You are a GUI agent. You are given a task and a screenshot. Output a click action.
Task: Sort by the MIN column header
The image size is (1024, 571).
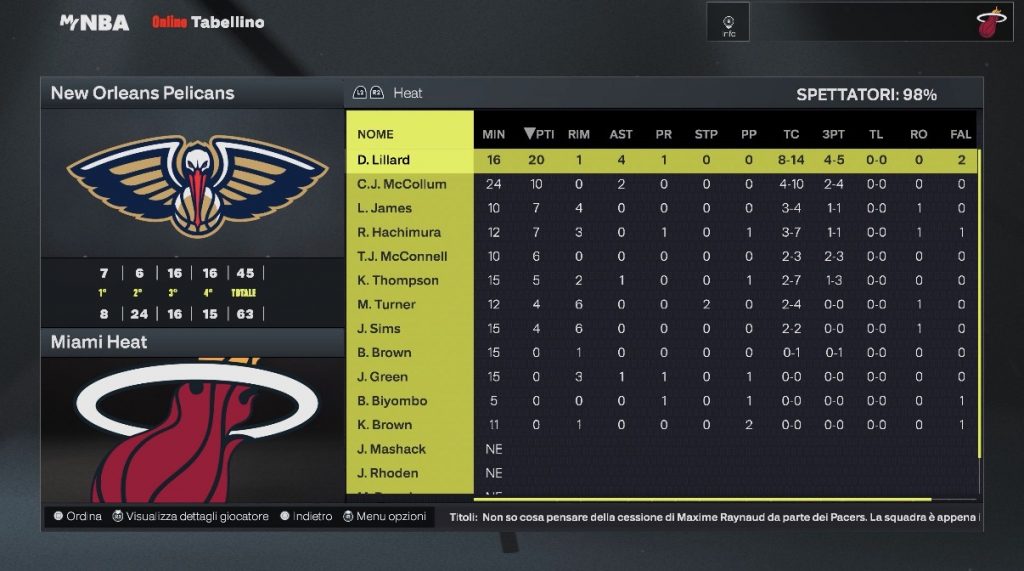click(494, 134)
